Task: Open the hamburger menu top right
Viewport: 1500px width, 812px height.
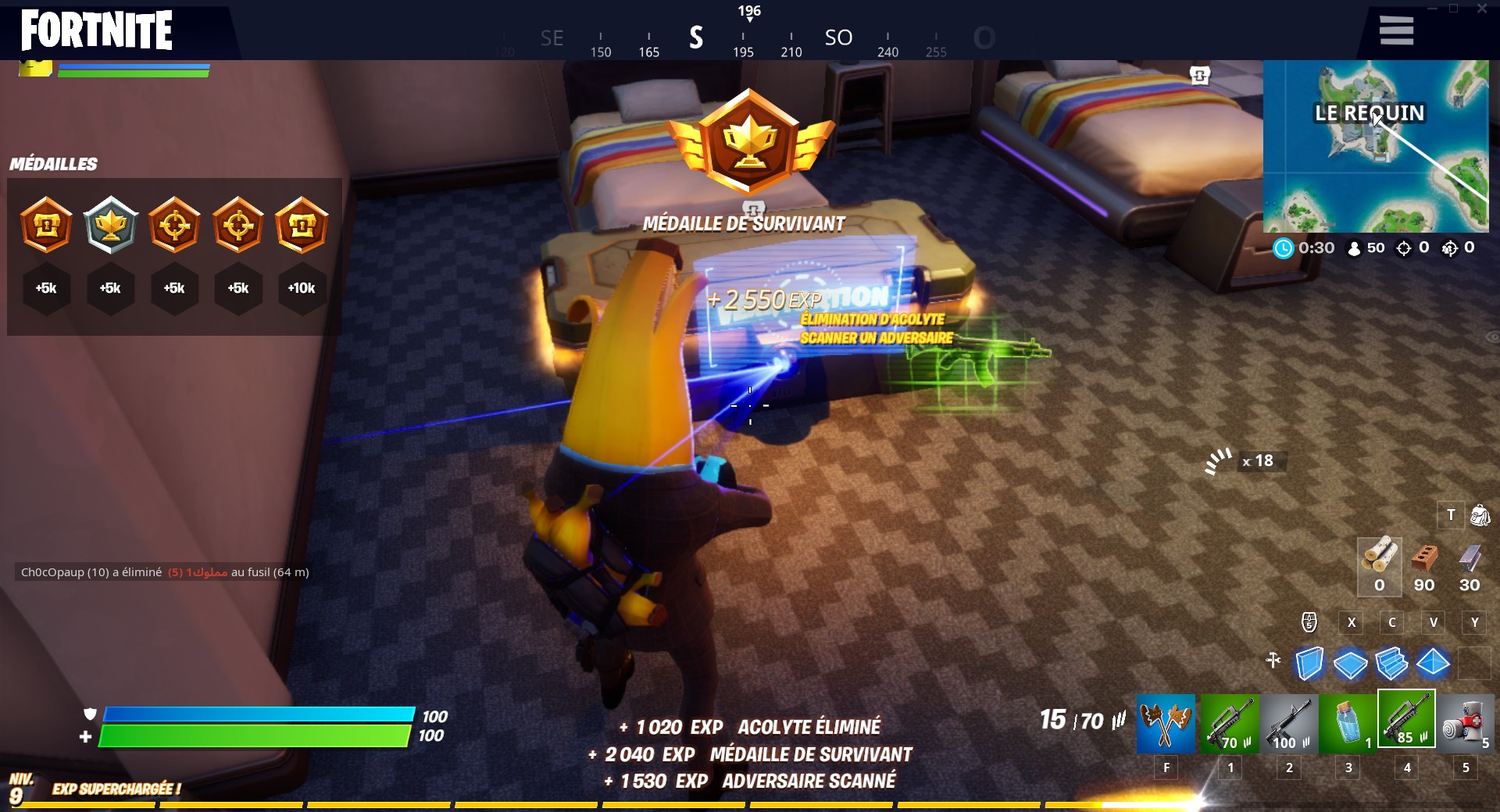Action: [1395, 30]
